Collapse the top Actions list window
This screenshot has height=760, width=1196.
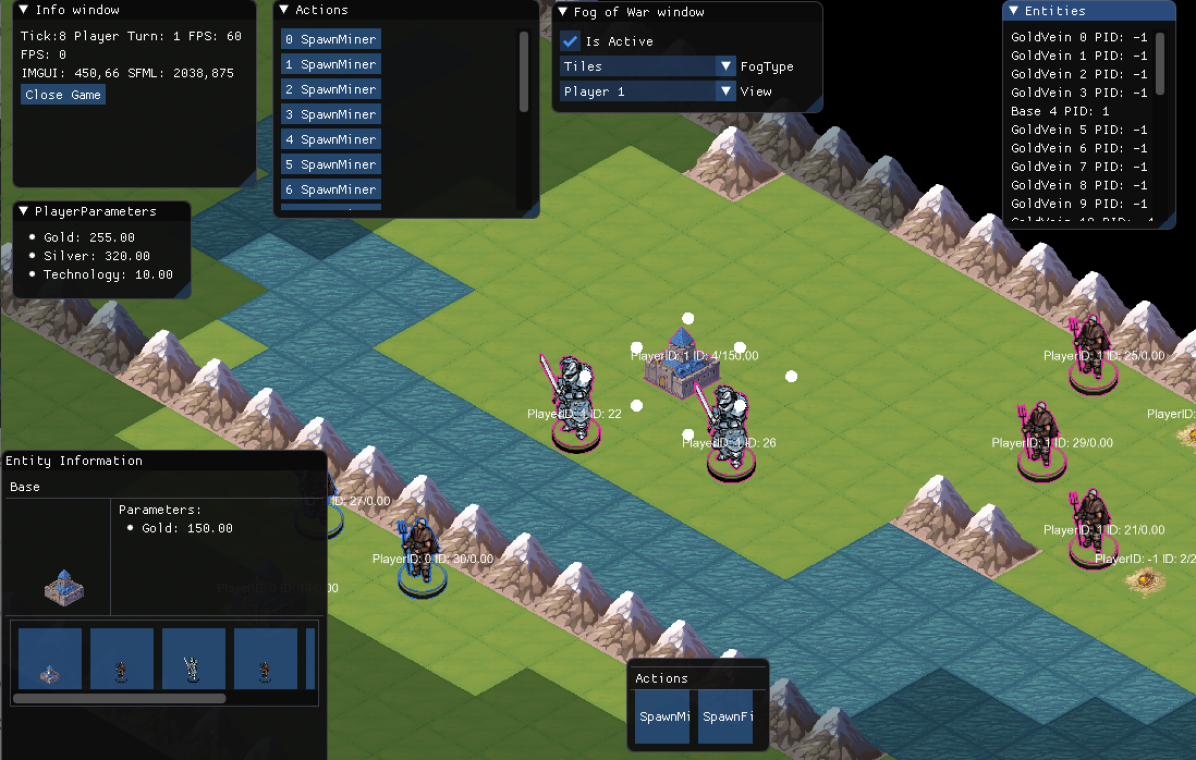point(284,10)
